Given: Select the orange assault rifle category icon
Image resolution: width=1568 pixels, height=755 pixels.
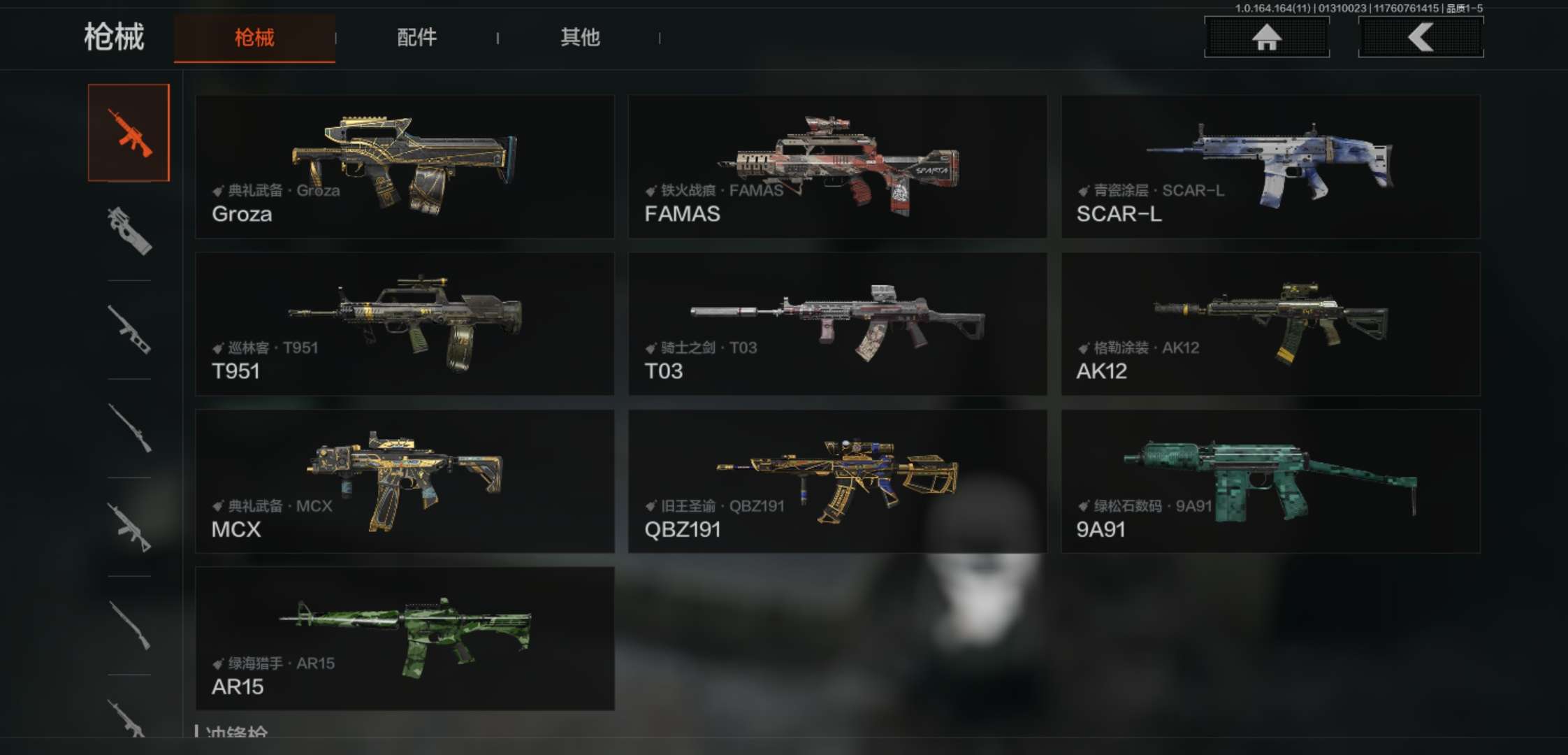Looking at the screenshot, I should [129, 133].
